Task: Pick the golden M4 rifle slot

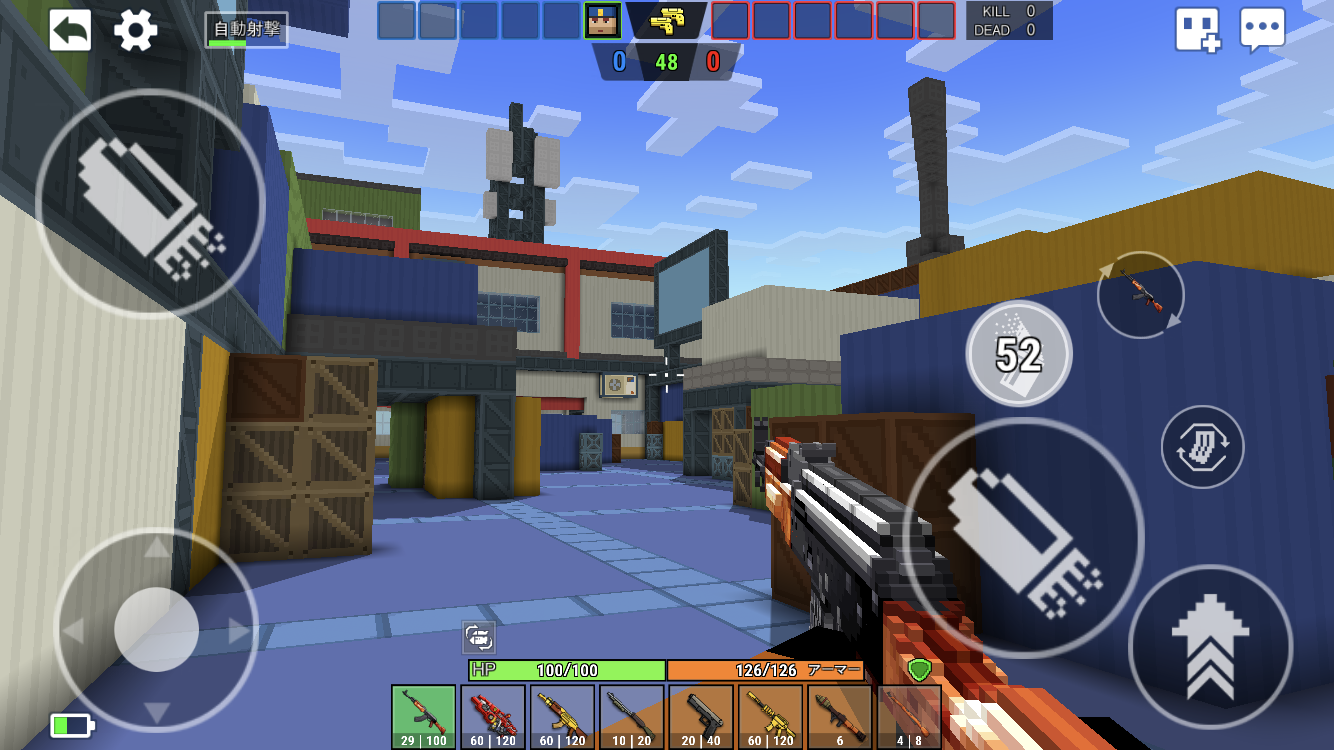Action: click(x=770, y=716)
